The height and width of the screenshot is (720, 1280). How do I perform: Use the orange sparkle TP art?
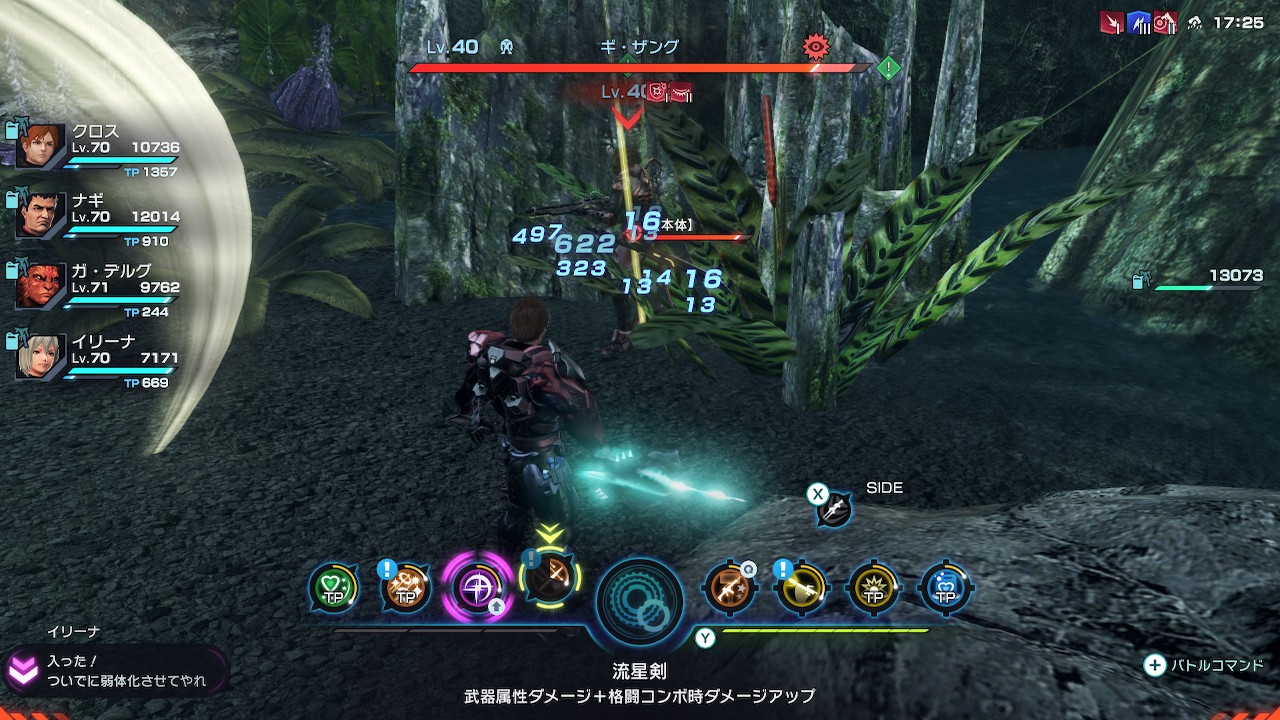click(x=406, y=588)
